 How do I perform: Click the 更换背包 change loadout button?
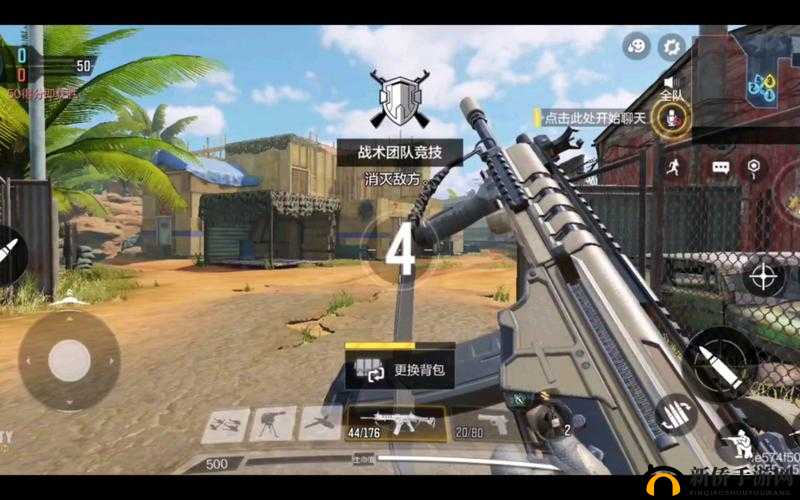[400, 368]
